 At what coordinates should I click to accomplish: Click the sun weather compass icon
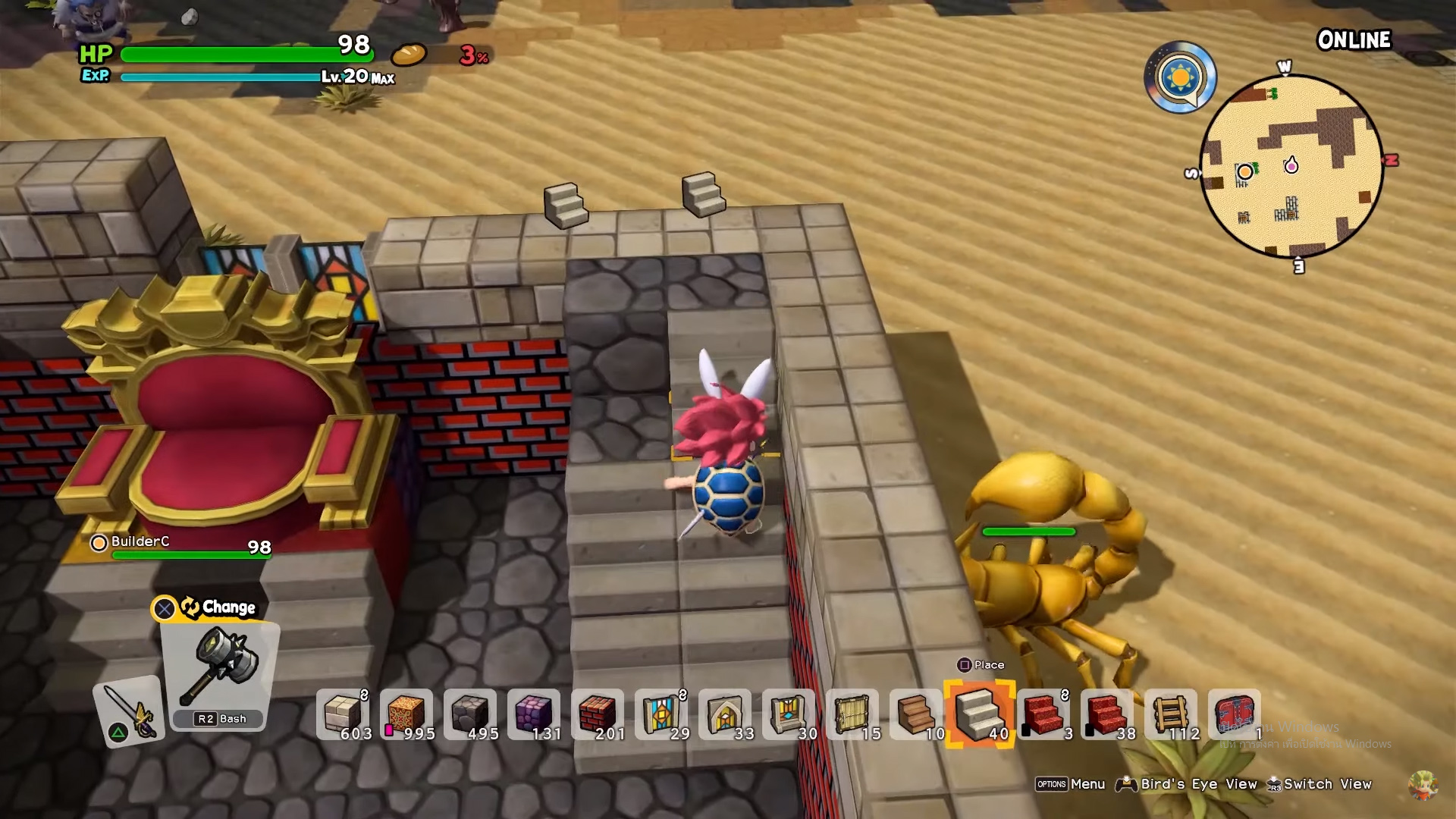tap(1180, 77)
